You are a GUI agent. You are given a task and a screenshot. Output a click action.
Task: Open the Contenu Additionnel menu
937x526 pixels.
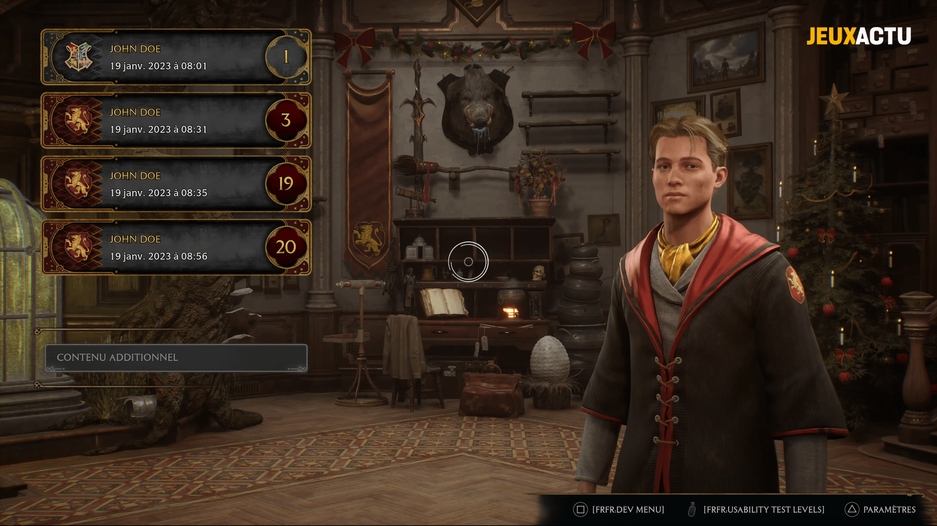tap(175, 357)
